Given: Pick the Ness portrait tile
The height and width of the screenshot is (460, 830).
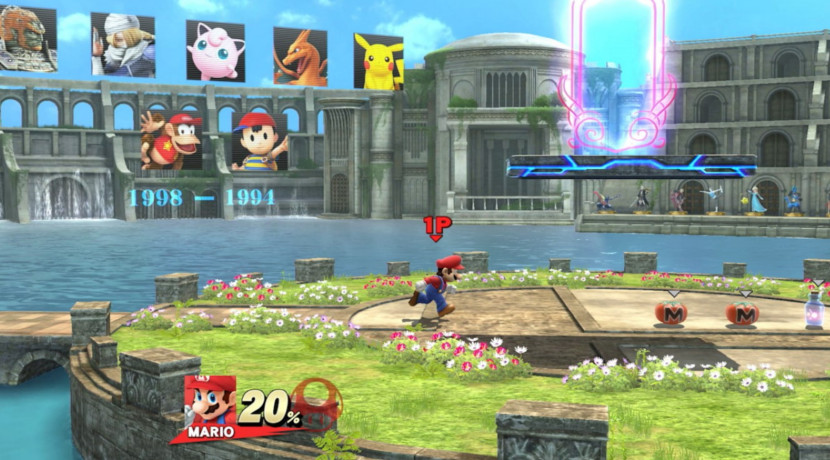Looking at the screenshot, I should tap(260, 142).
